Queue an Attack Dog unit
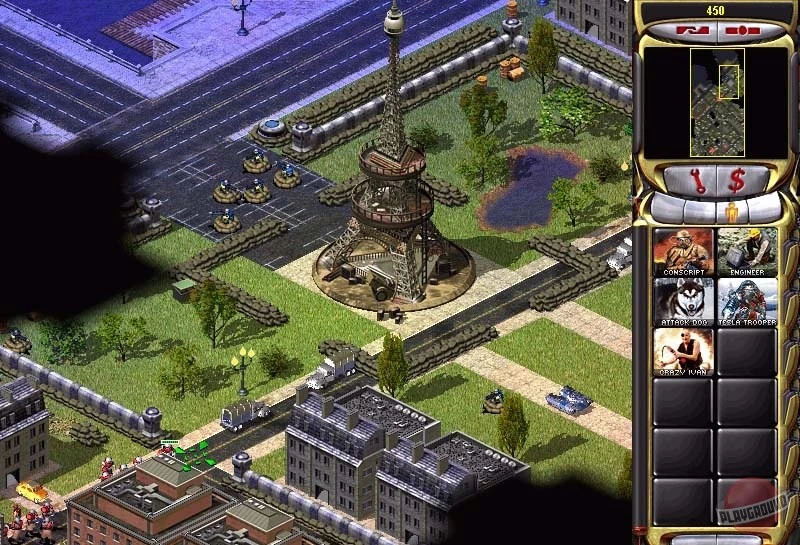The height and width of the screenshot is (545, 800). click(x=683, y=301)
